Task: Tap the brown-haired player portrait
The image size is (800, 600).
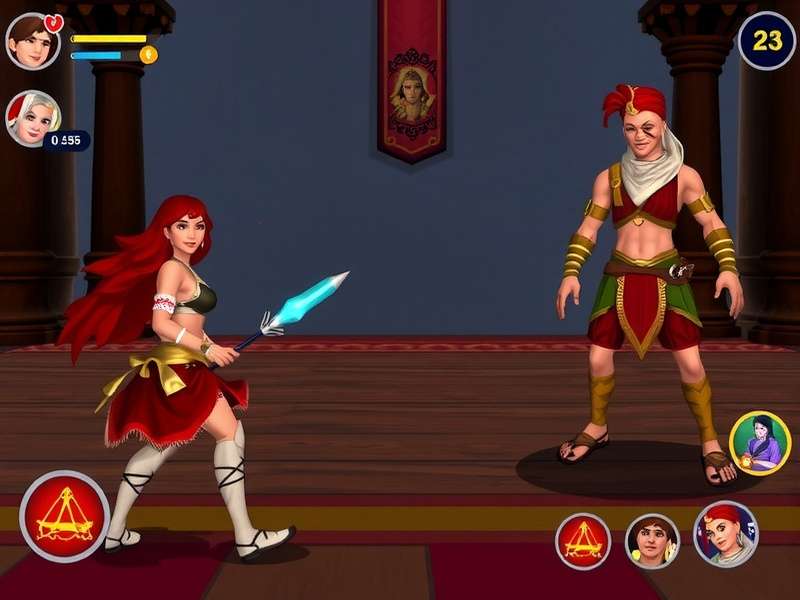Action: coord(32,41)
